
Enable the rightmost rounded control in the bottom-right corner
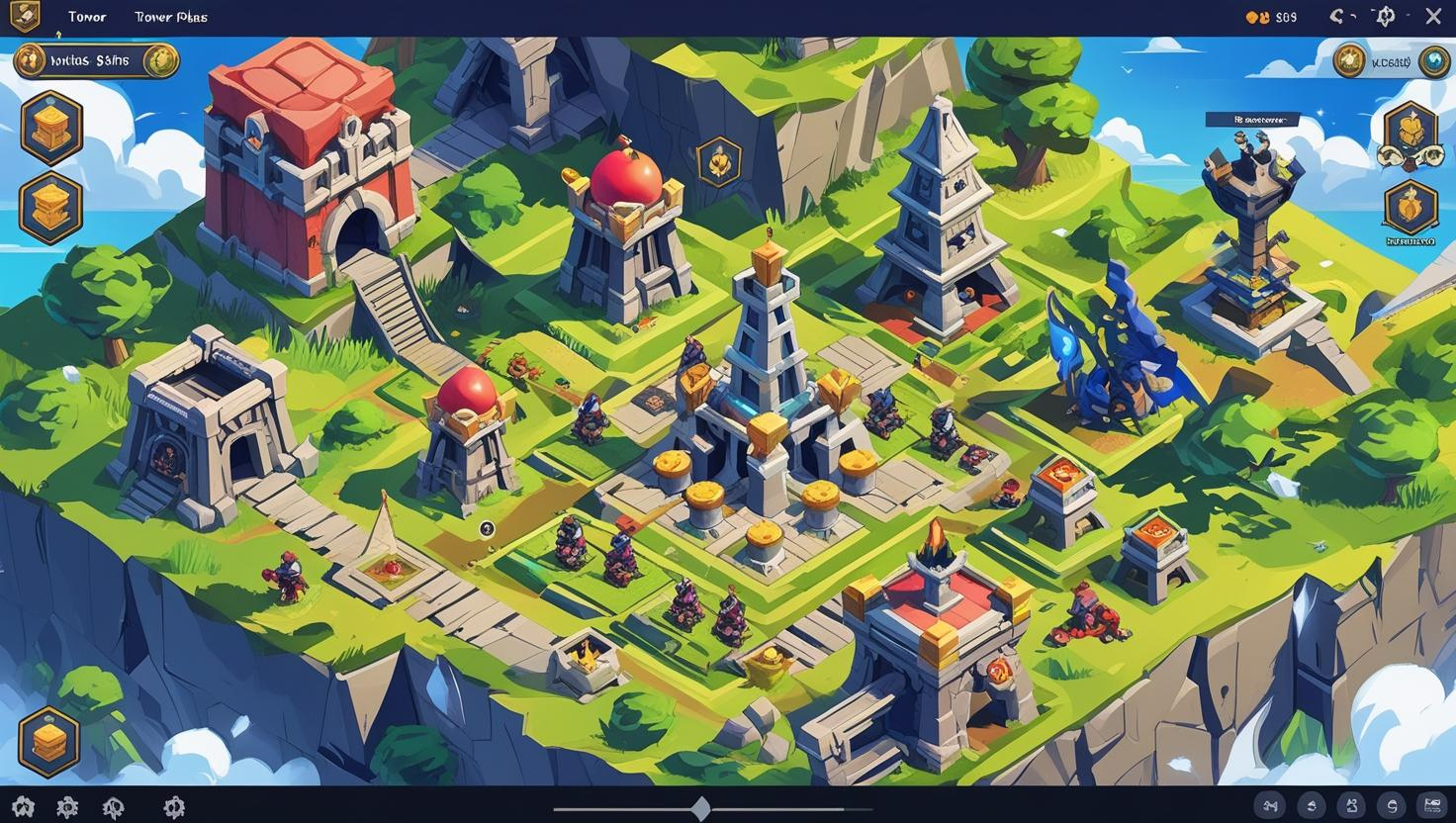pyautogui.click(x=1432, y=804)
